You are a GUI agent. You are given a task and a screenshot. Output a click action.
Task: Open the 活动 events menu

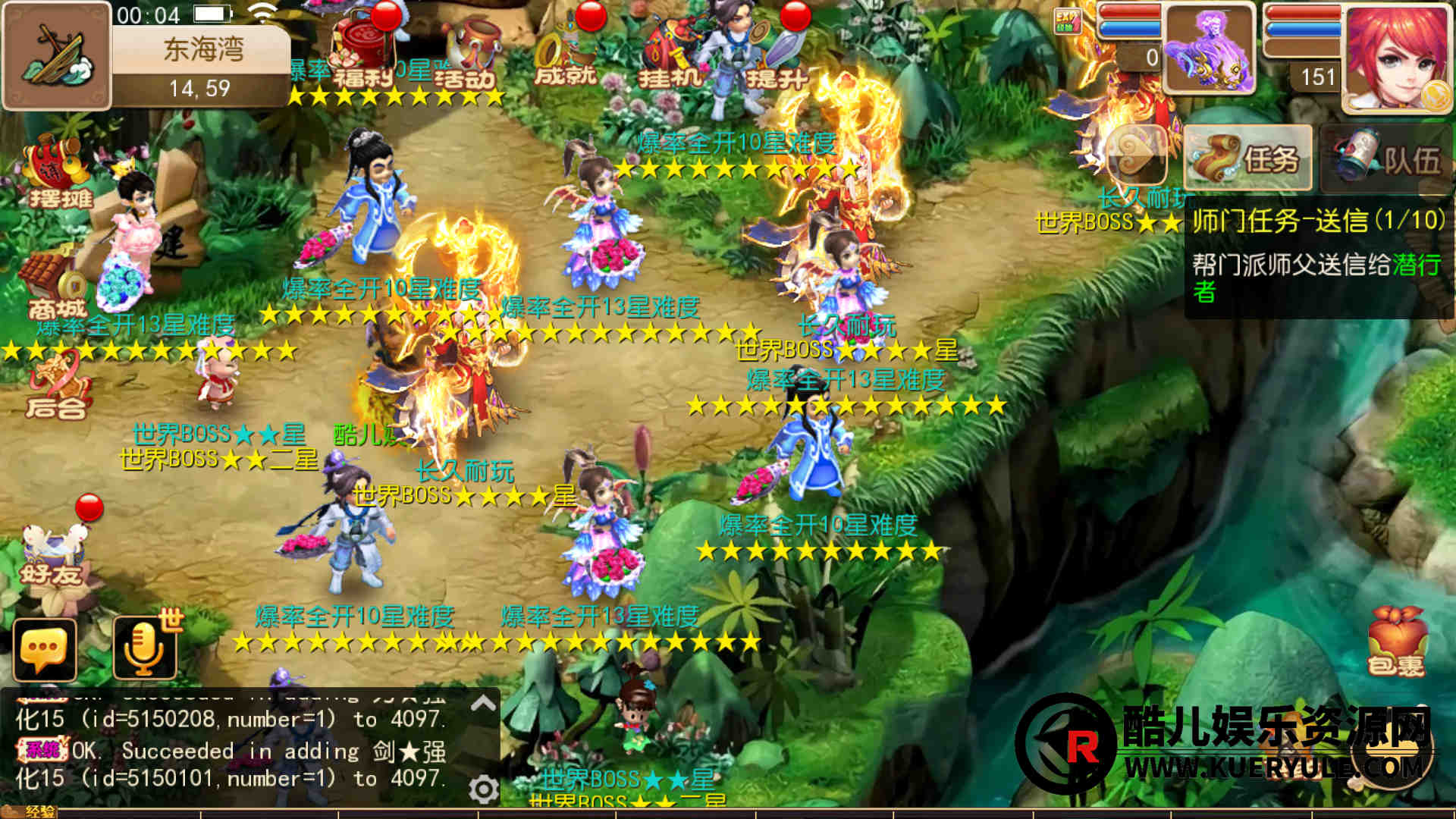(x=468, y=55)
